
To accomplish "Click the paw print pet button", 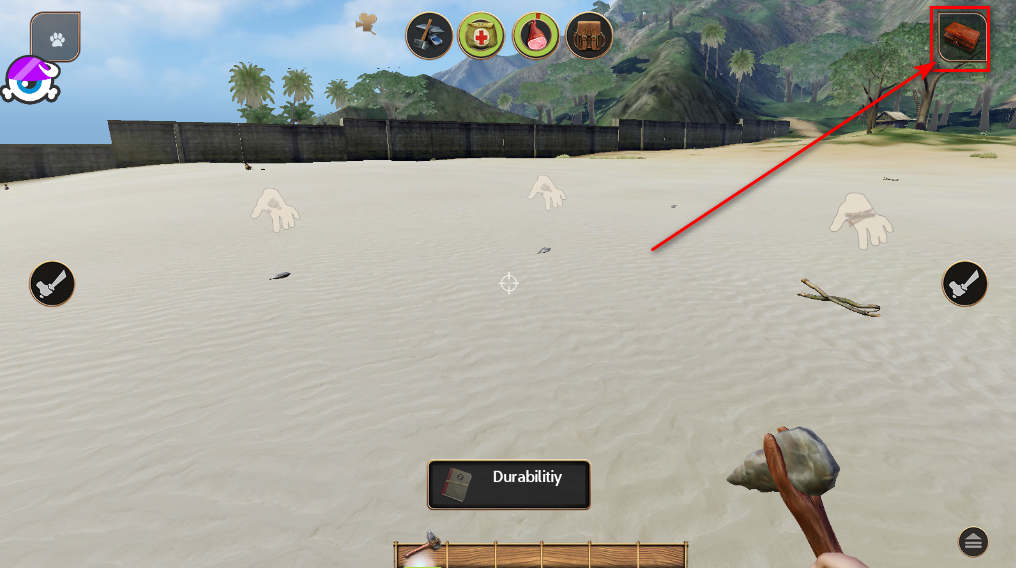I will coord(55,38).
